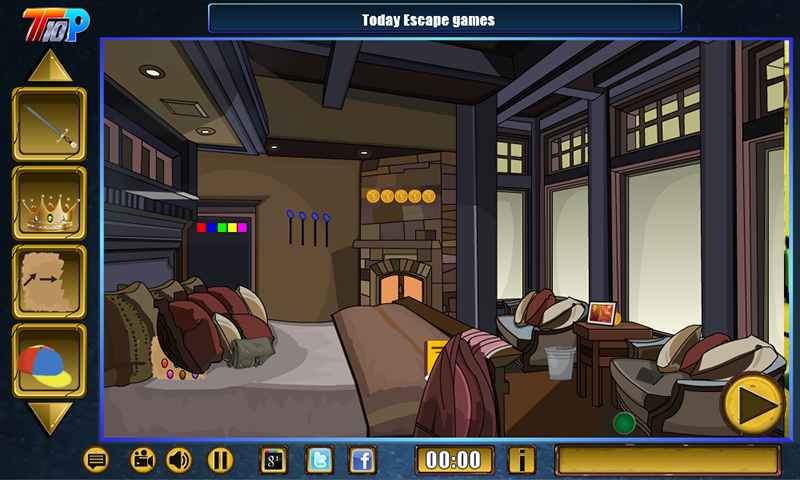Share on Google Plus
800x480 pixels.
point(274,460)
